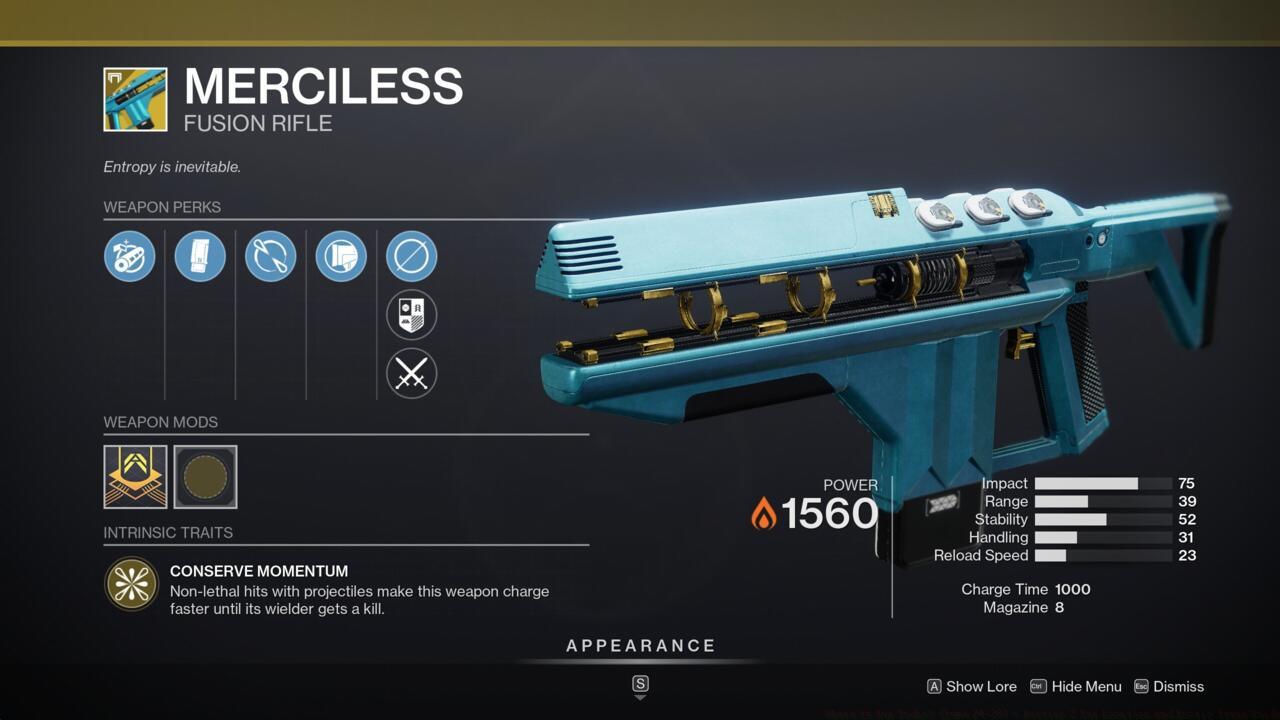Select the barrel perk under Weapon Perks
The image size is (1280, 720).
tap(130, 256)
